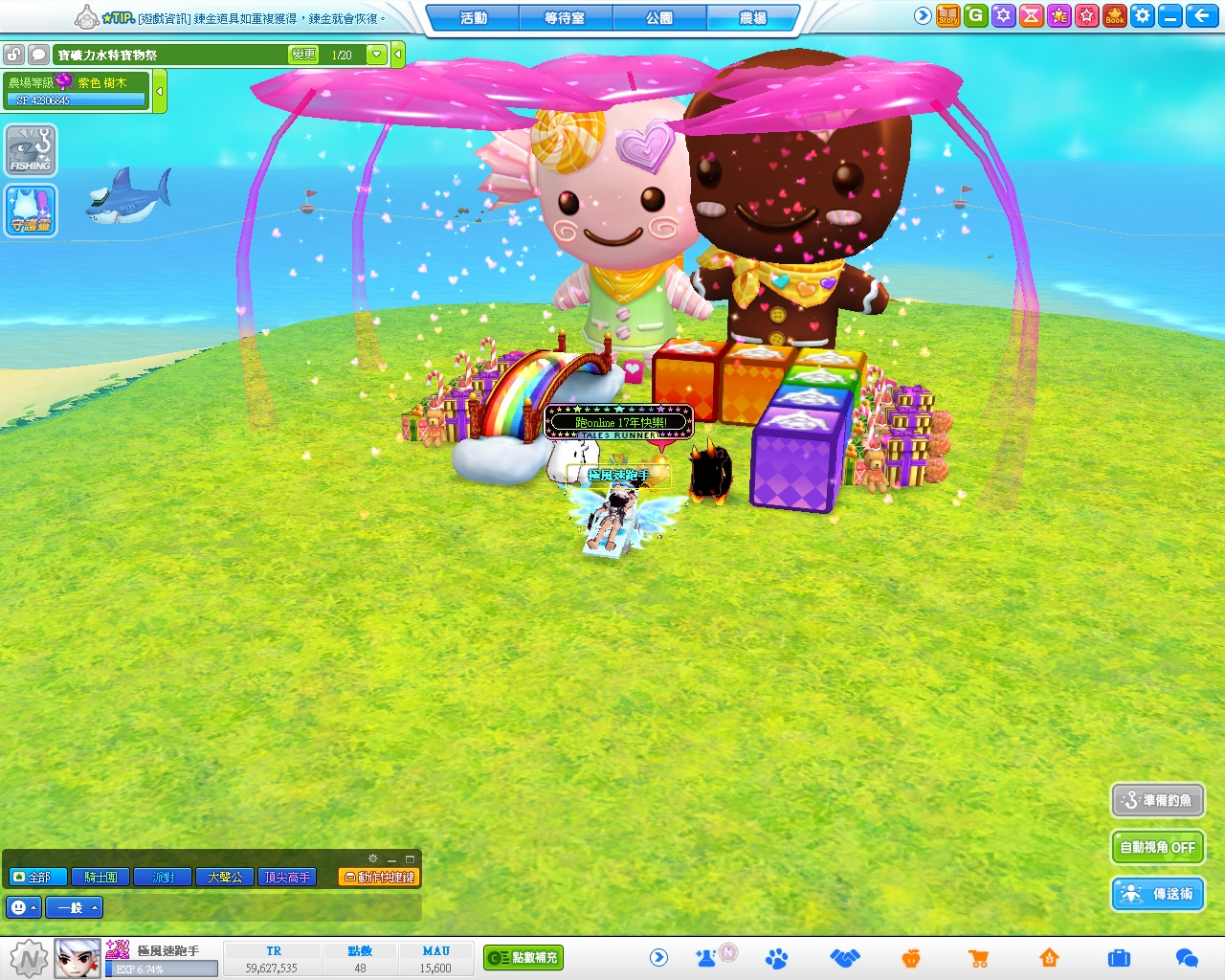Viewport: 1225px width, 980px height.
Task: Switch chat to 大聲公 channel
Action: coord(225,877)
